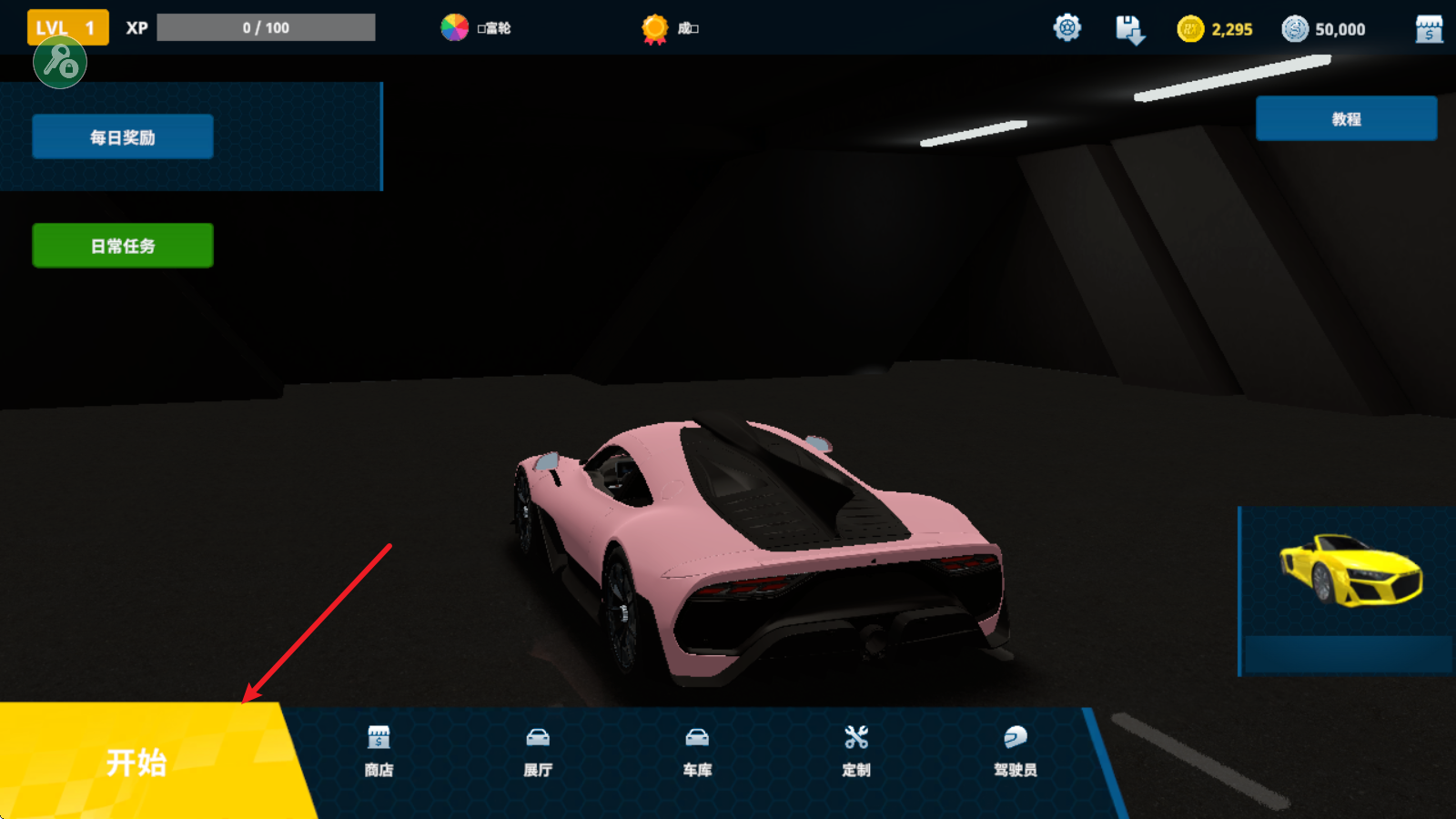Open the 商店 shop tab
Image resolution: width=1456 pixels, height=819 pixels.
(379, 751)
